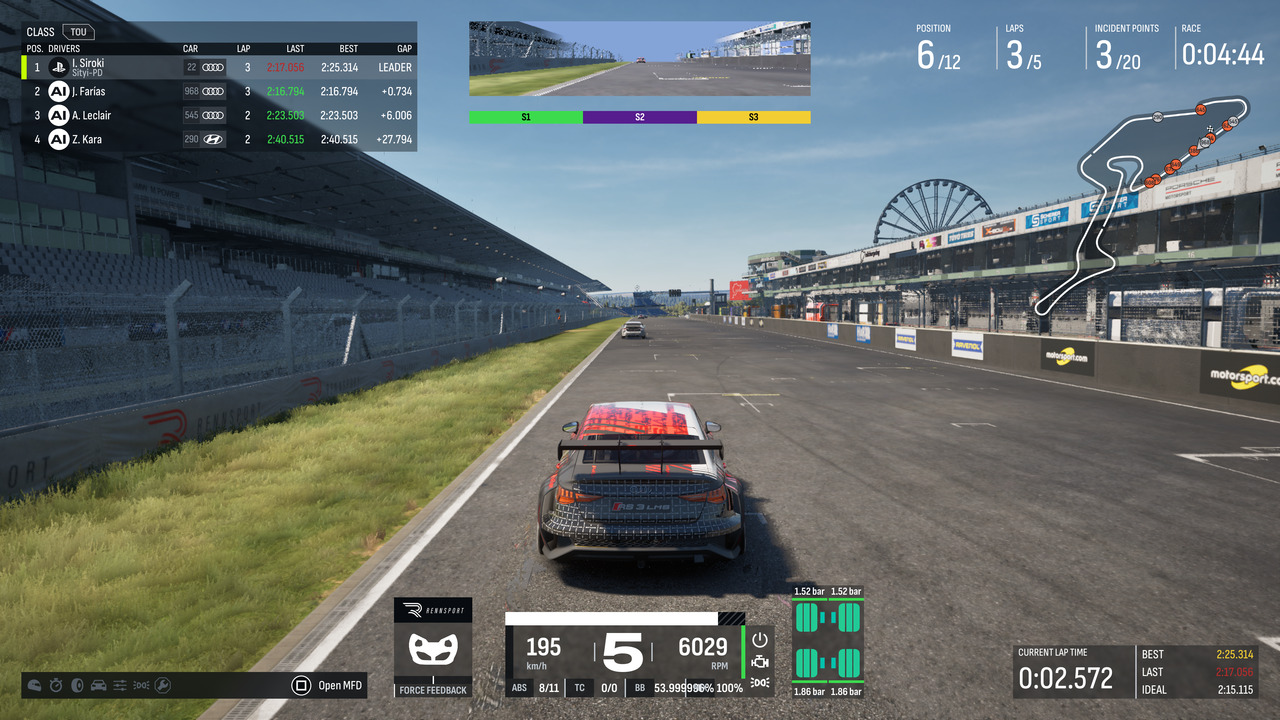
Task: Select the TOU class tab
Action: point(77,32)
